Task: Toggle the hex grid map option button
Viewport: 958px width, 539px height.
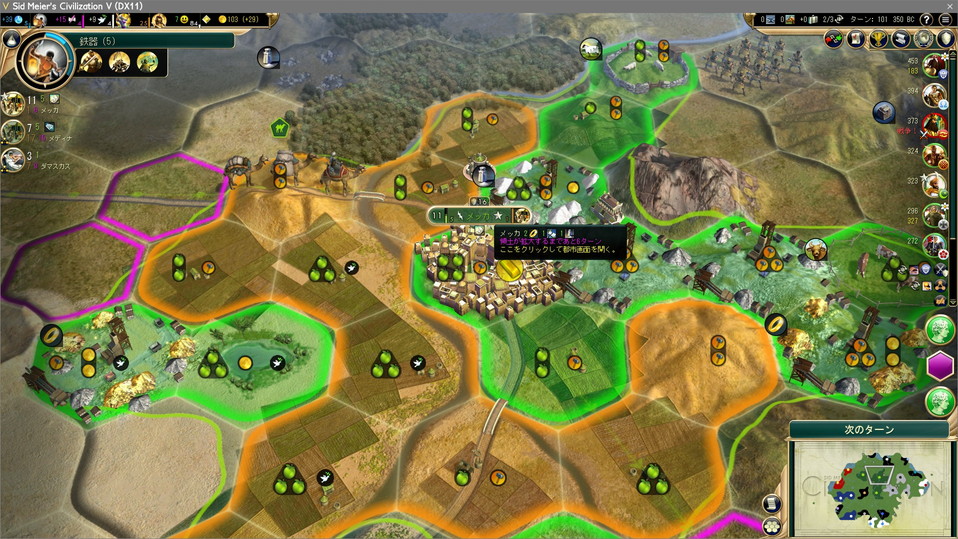Action: tap(771, 524)
